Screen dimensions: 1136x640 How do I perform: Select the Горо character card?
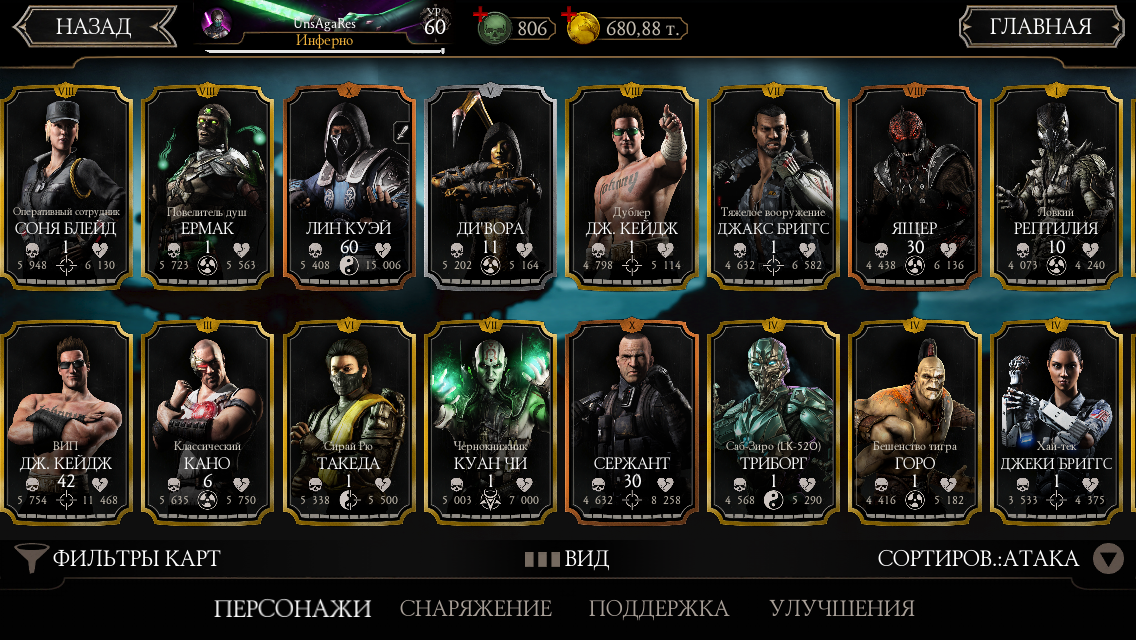pyautogui.click(x=914, y=420)
